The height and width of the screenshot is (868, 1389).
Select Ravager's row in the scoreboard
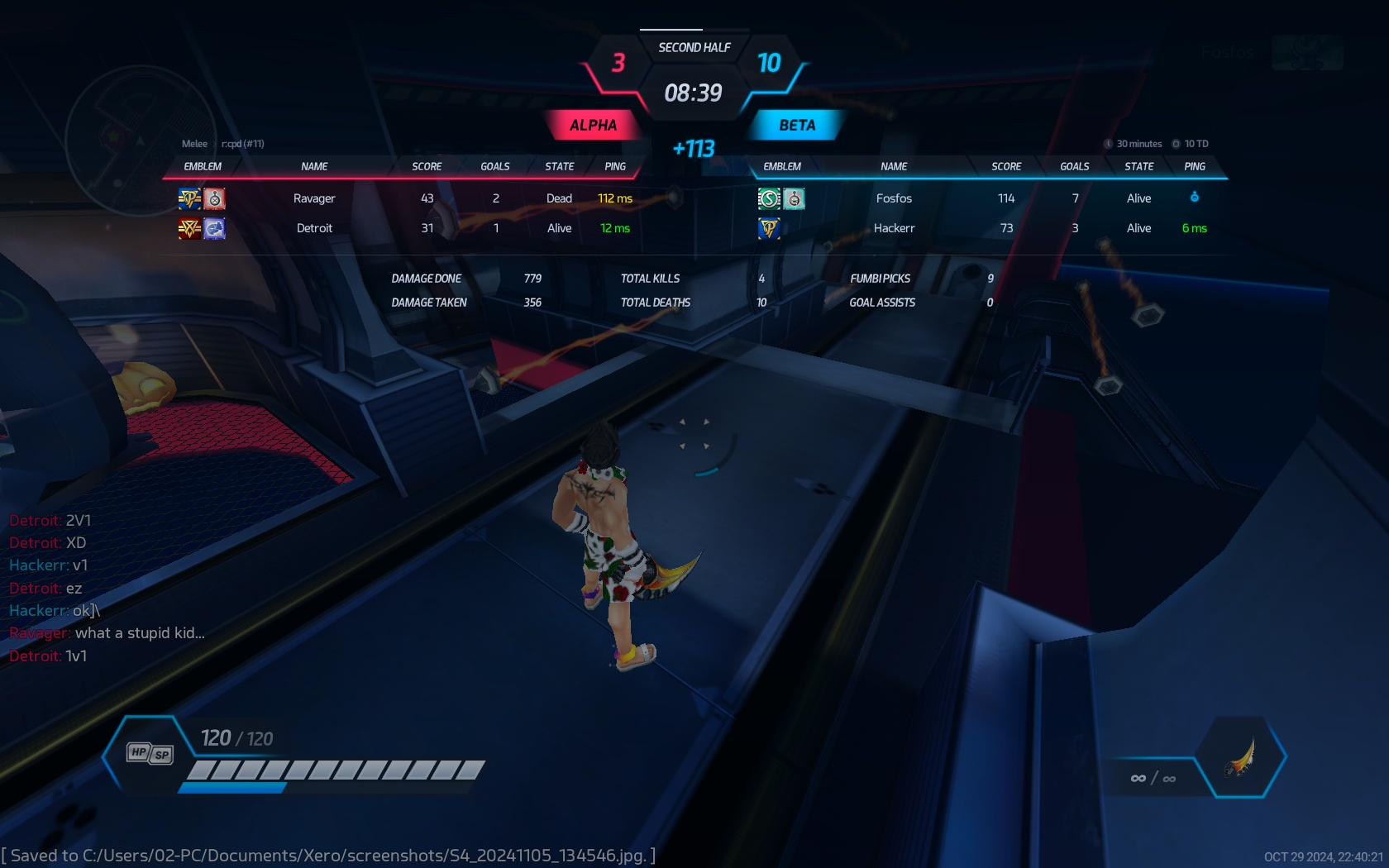[x=314, y=198]
